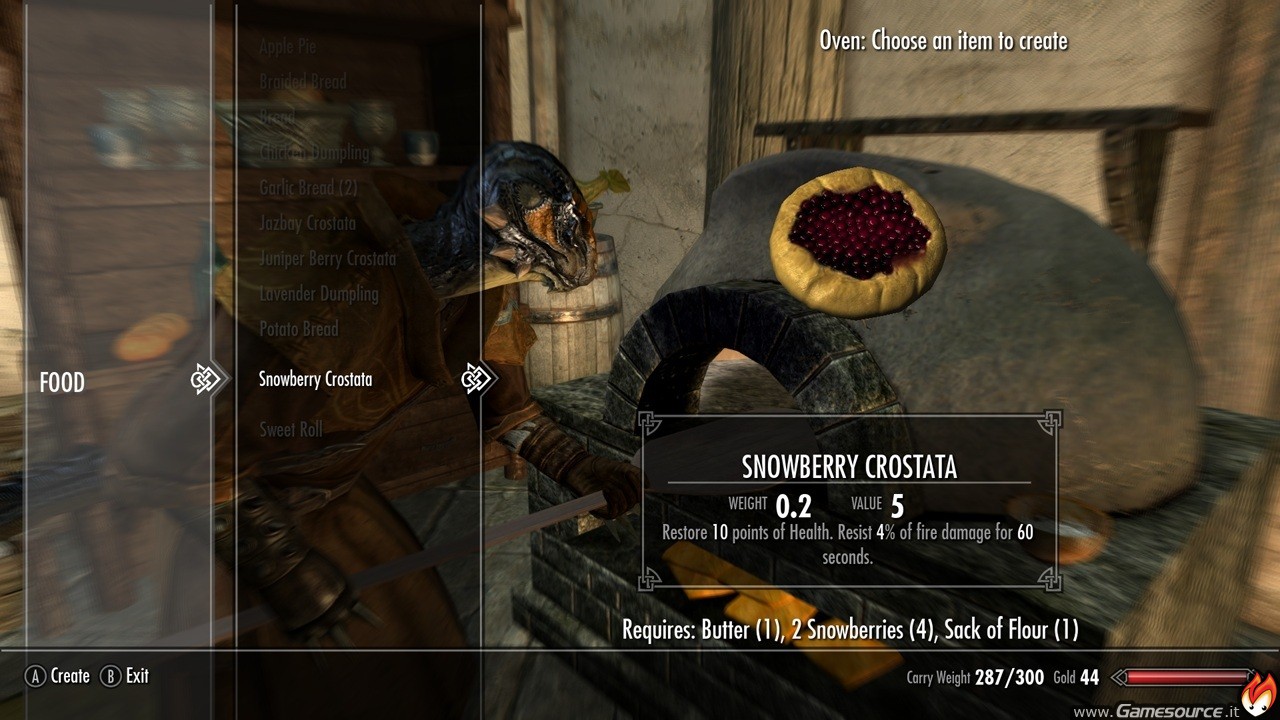Pick the Garlic Bread (2) entry
The height and width of the screenshot is (720, 1280).
click(308, 187)
